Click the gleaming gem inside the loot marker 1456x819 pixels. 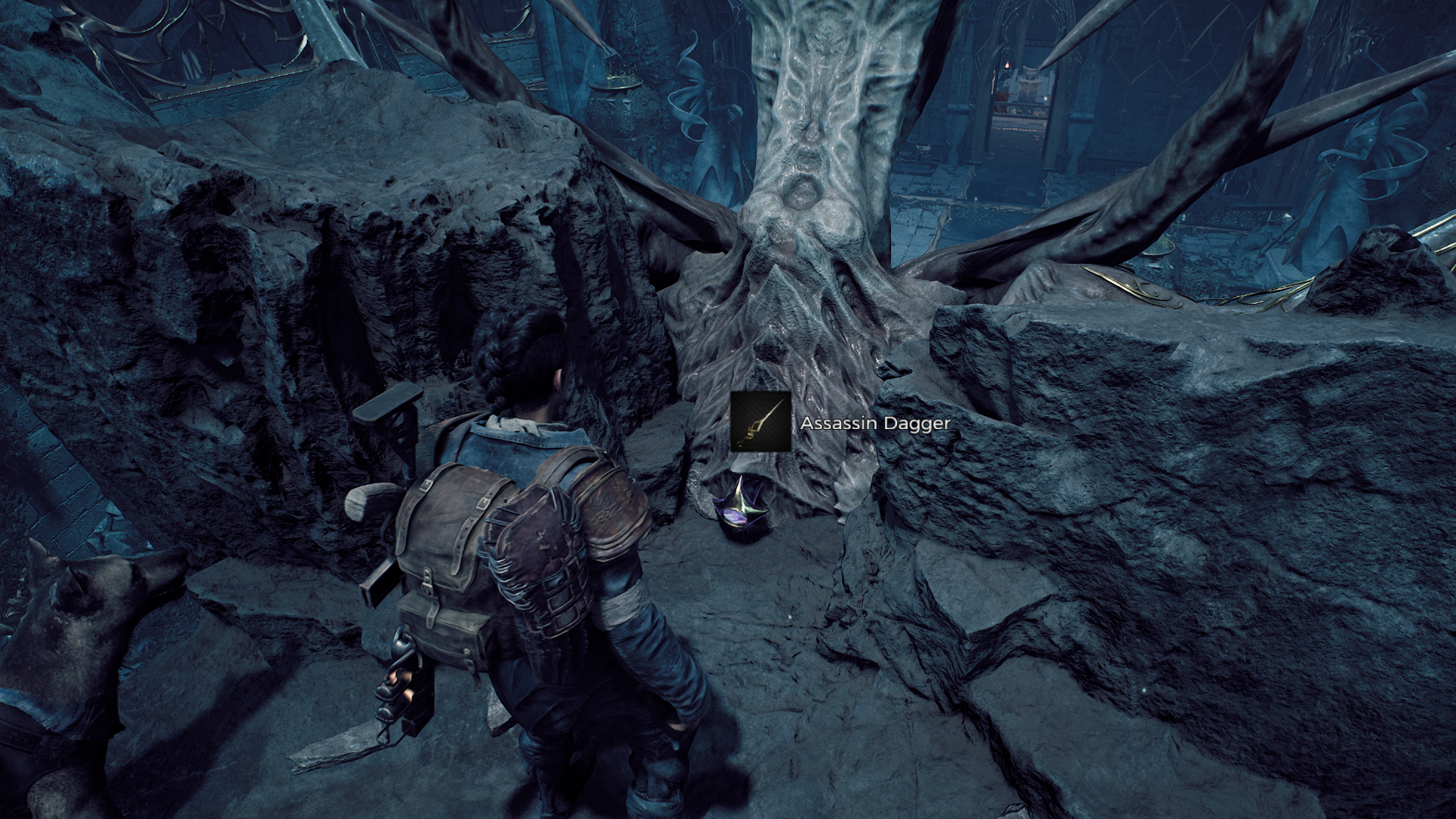pos(735,516)
